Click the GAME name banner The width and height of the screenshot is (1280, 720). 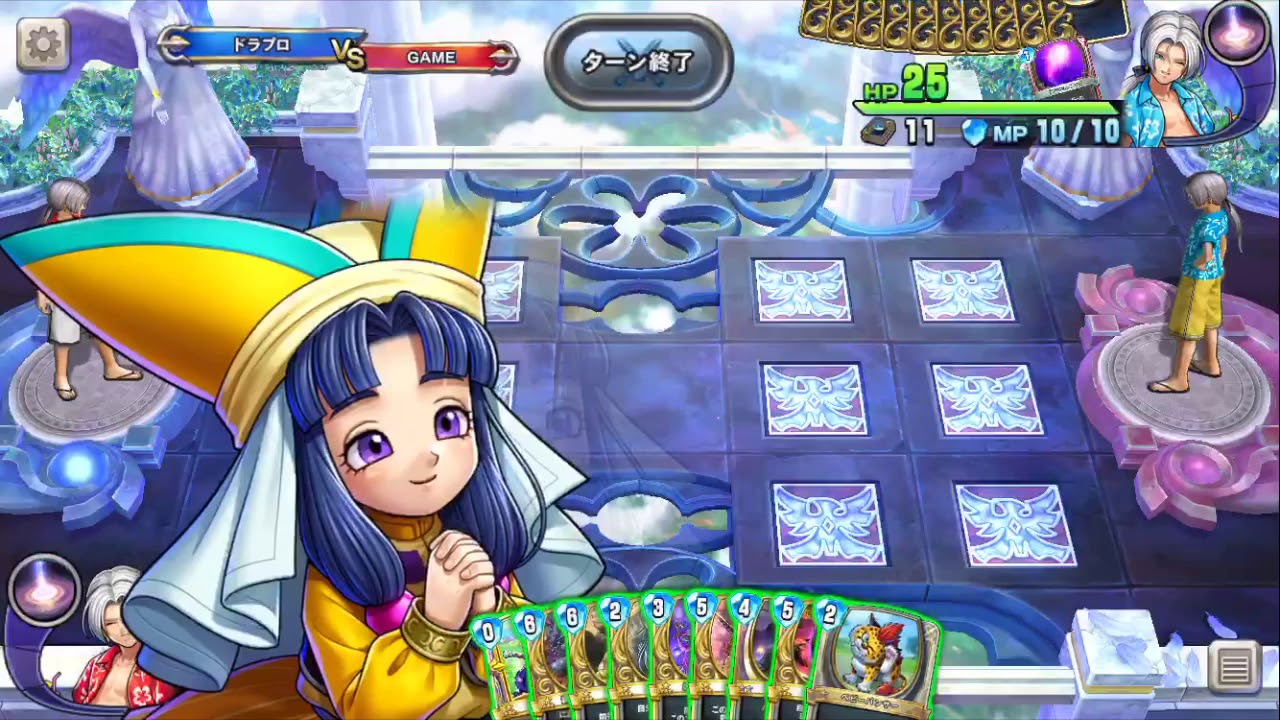coord(430,57)
